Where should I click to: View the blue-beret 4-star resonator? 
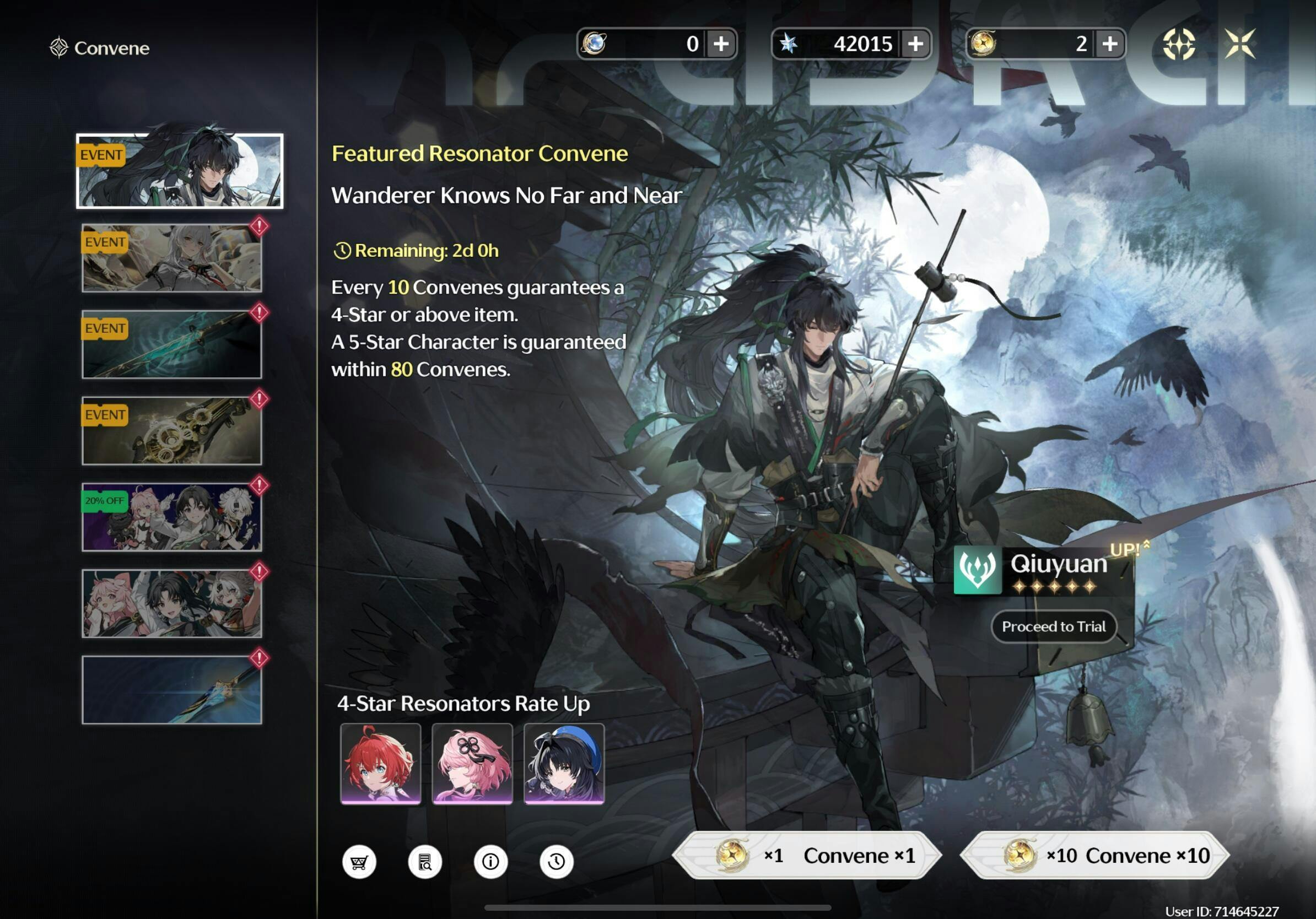click(564, 763)
